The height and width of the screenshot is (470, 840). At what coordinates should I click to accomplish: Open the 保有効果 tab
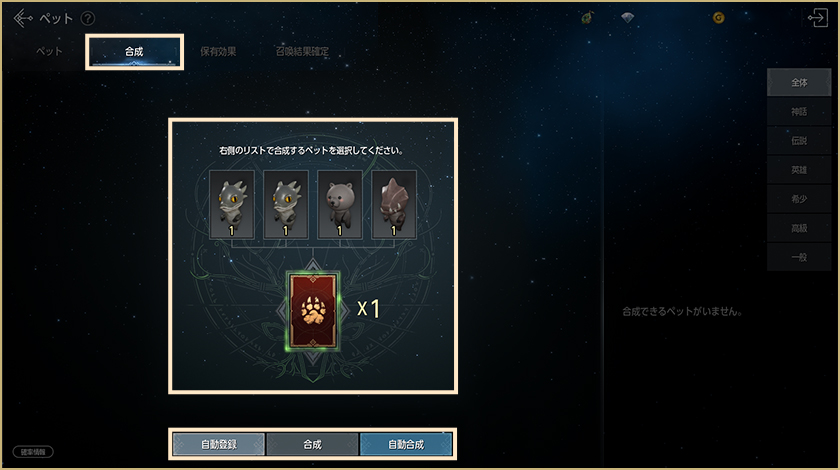click(x=217, y=52)
